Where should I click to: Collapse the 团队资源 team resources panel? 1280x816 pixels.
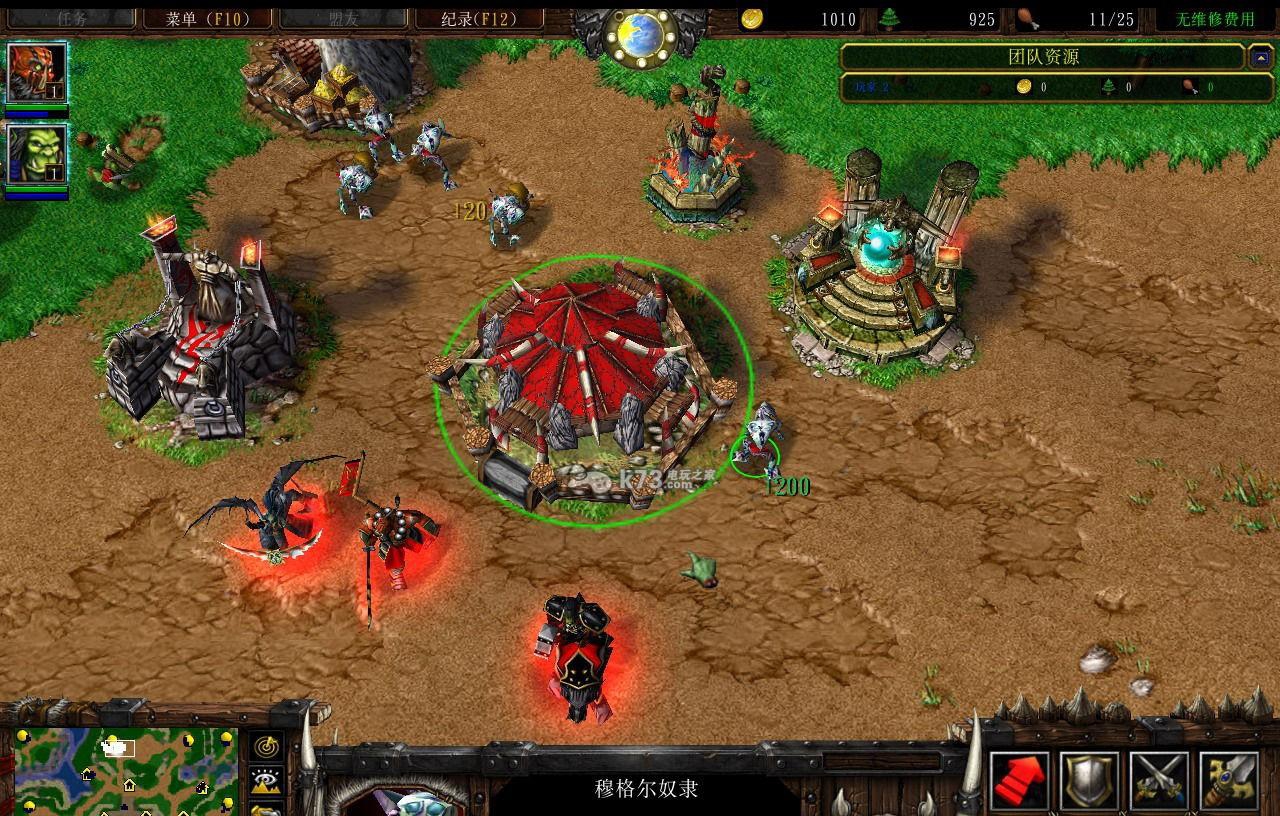point(1260,57)
